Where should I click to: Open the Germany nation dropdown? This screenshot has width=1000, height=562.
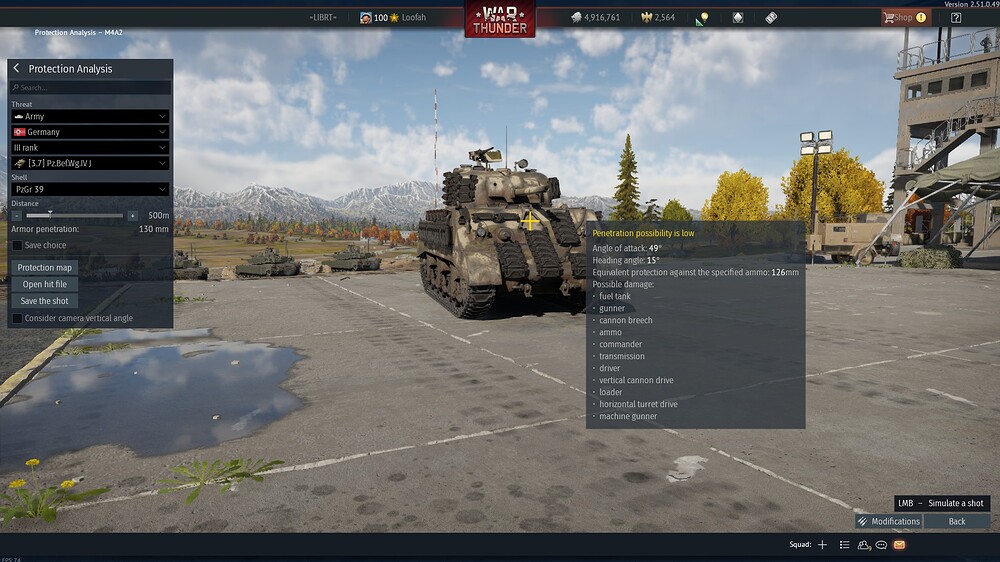[x=90, y=132]
